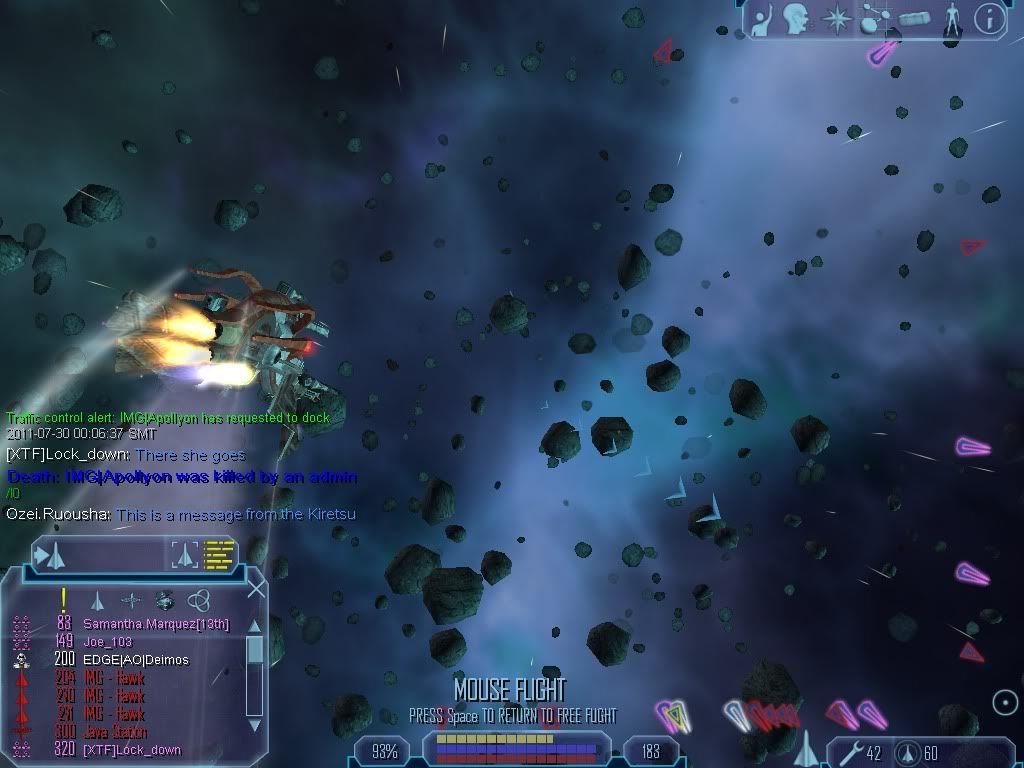Screen dimensions: 1024x768
Task: Open the information 'i' button
Action: 989,19
